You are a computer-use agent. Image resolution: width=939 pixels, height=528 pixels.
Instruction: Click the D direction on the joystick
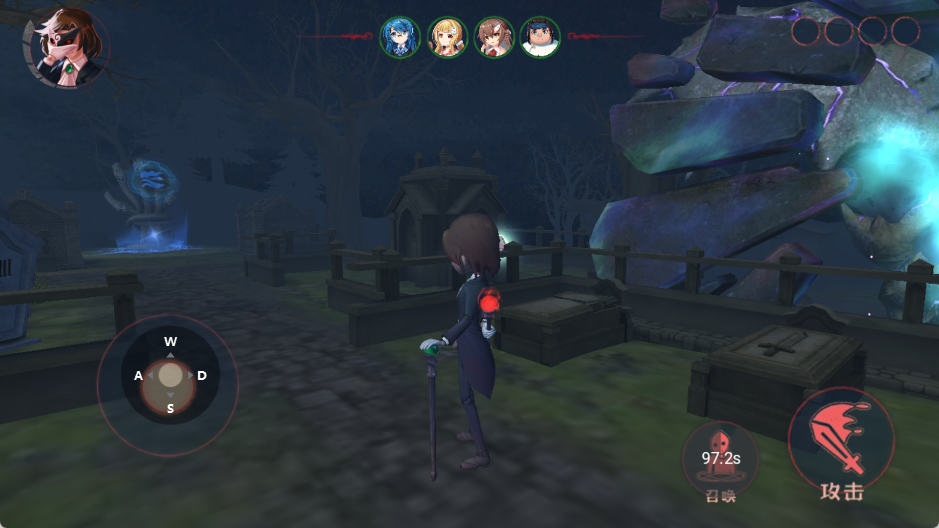click(202, 375)
